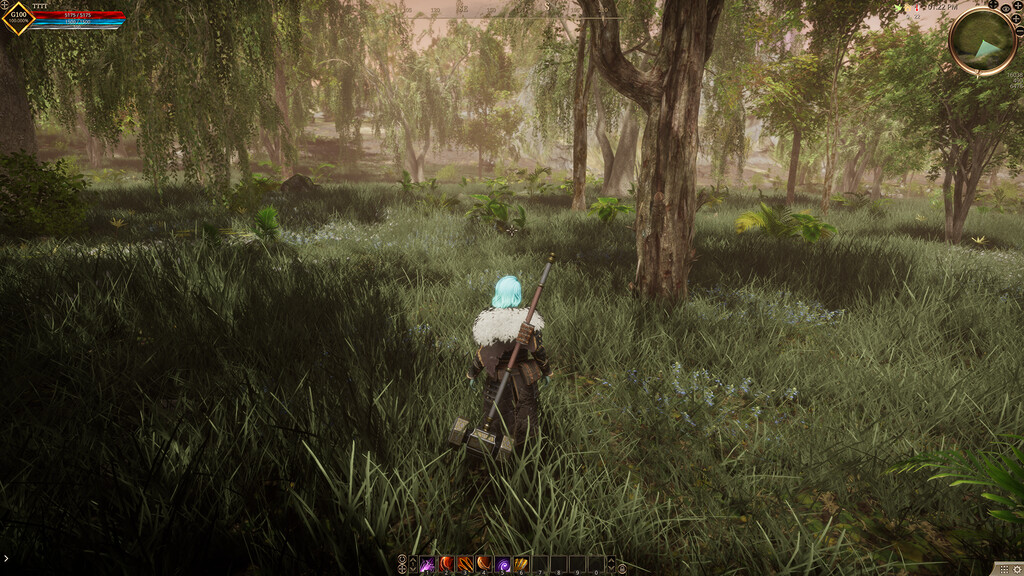Screen dimensions: 1024x576
Task: Activate the purple spiral vortex skill
Action: pyautogui.click(x=503, y=565)
